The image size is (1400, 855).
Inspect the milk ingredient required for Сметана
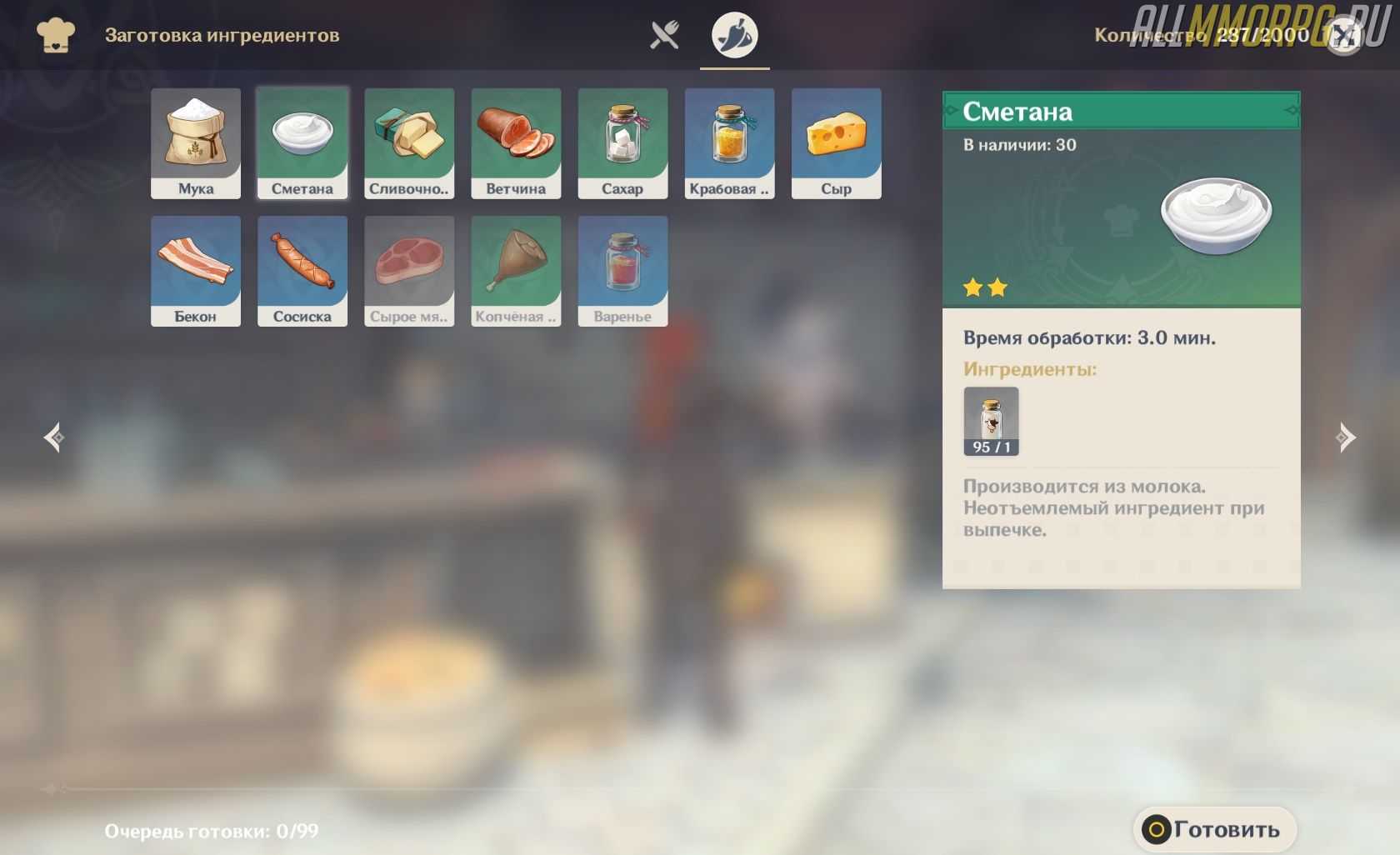point(991,421)
